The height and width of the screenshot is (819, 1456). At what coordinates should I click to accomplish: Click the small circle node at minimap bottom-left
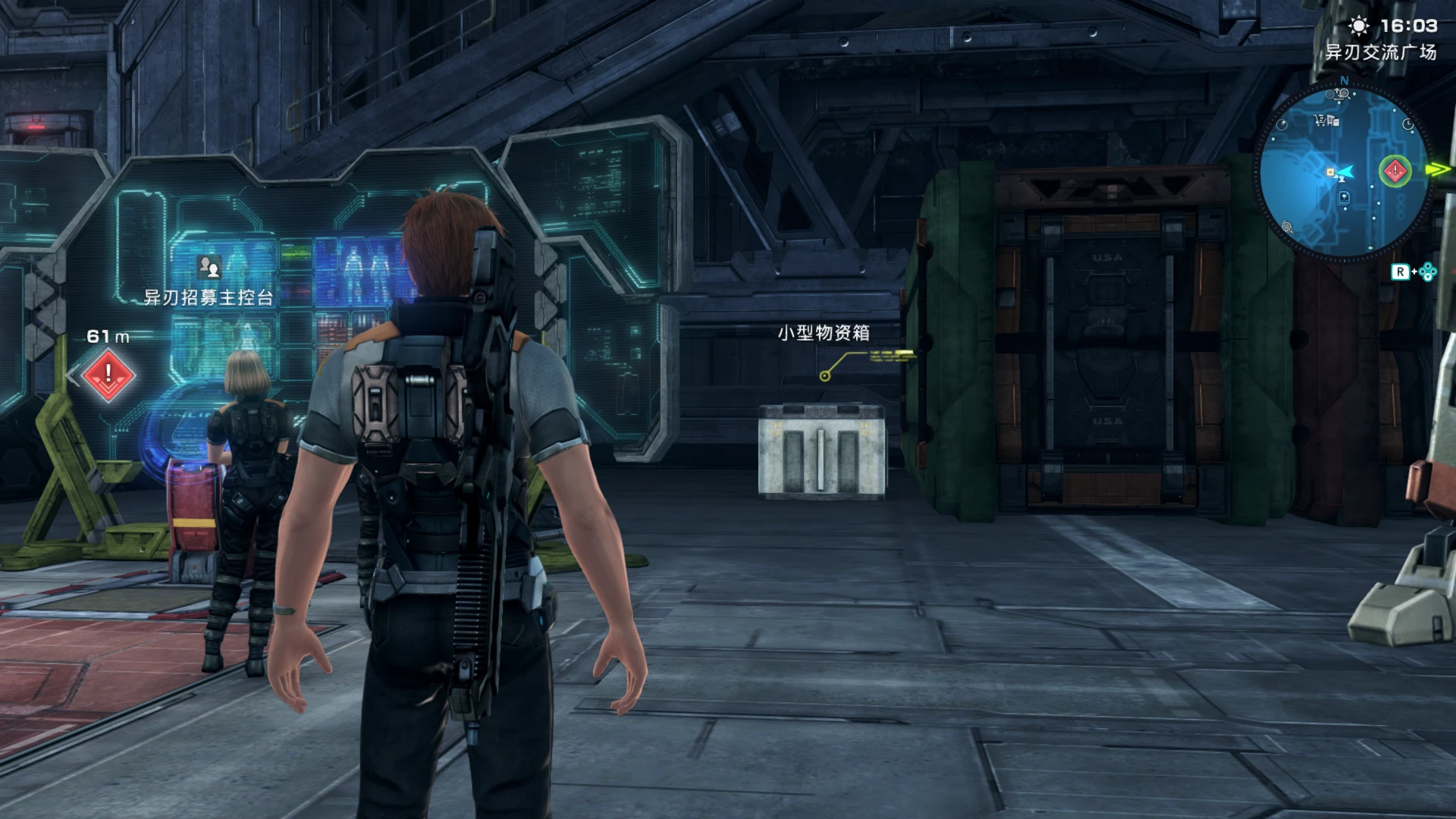(1286, 224)
